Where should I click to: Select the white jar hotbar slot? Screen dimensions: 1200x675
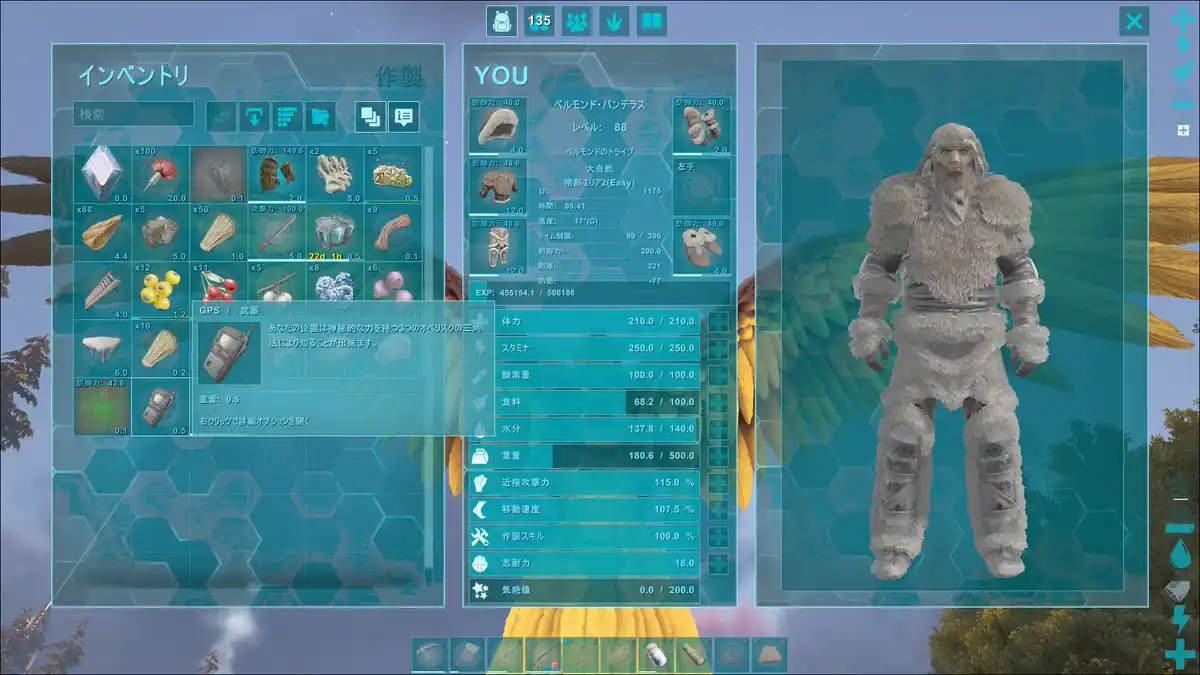click(x=656, y=655)
